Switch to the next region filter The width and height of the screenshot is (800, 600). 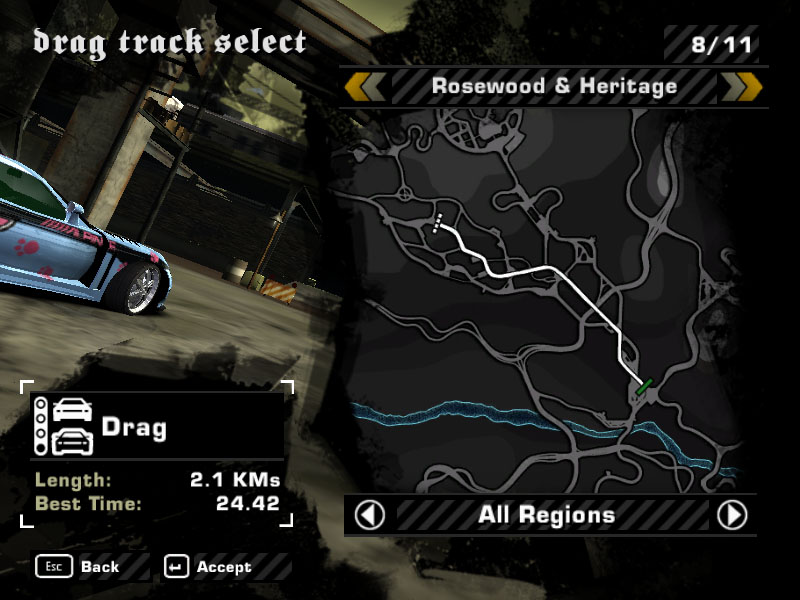coord(733,515)
